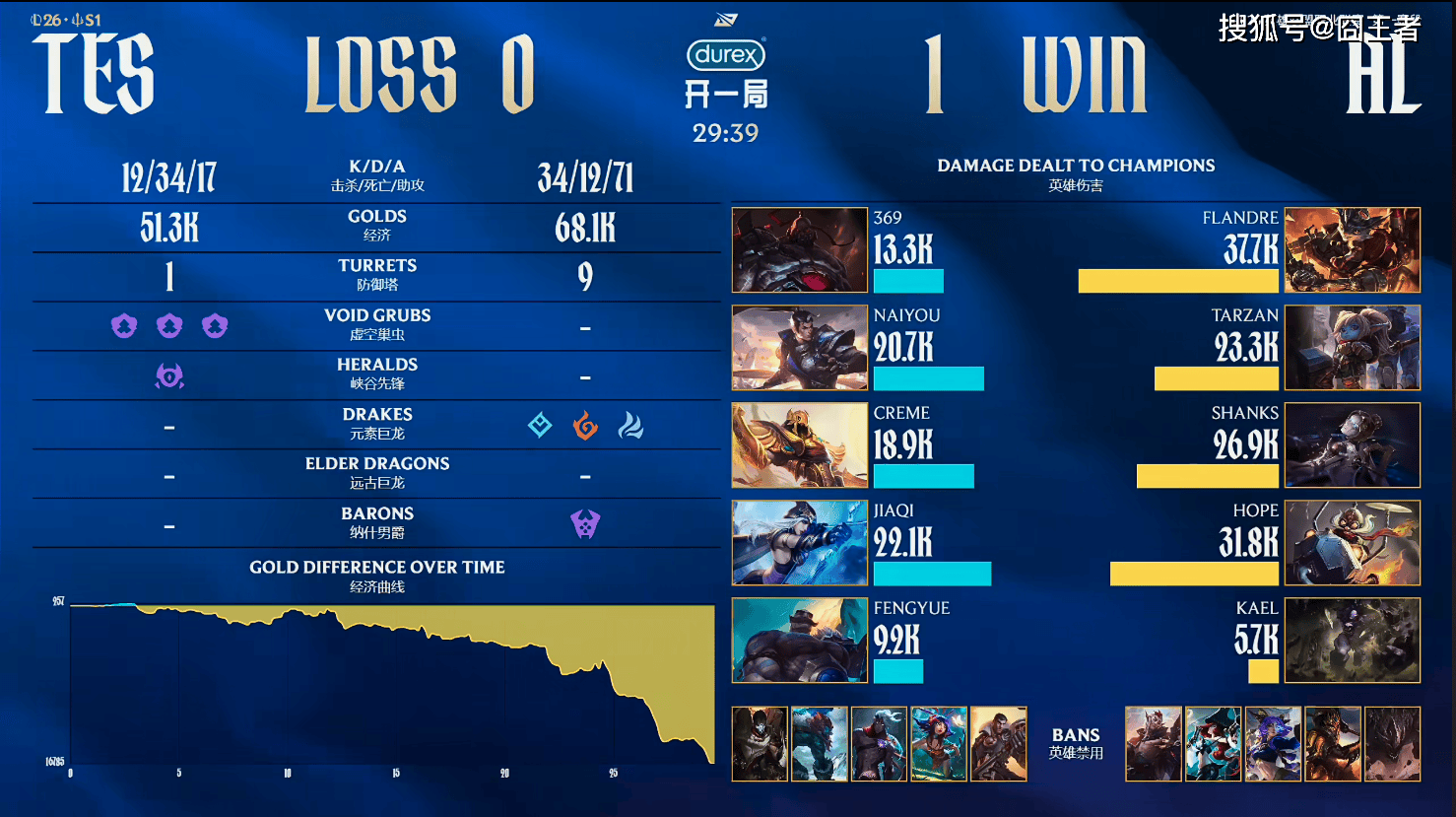Screen dimensions: 1456x817
Task: Select 369's champion portrait
Action: (x=799, y=249)
